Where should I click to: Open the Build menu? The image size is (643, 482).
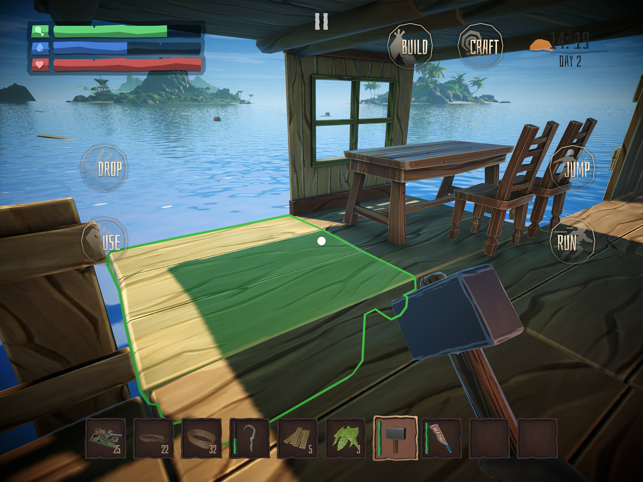tap(410, 46)
